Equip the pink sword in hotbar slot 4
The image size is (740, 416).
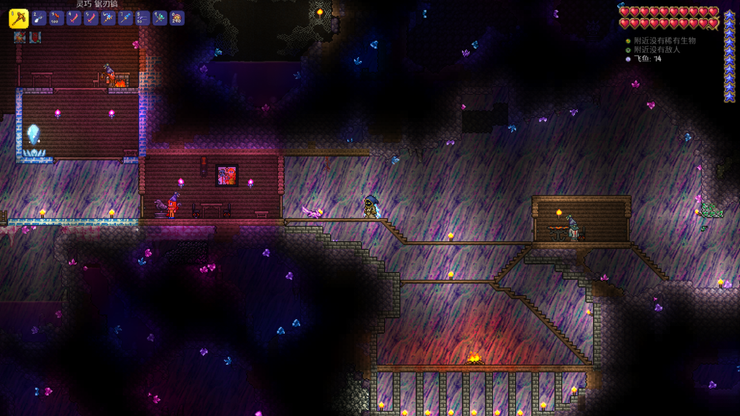[74, 18]
